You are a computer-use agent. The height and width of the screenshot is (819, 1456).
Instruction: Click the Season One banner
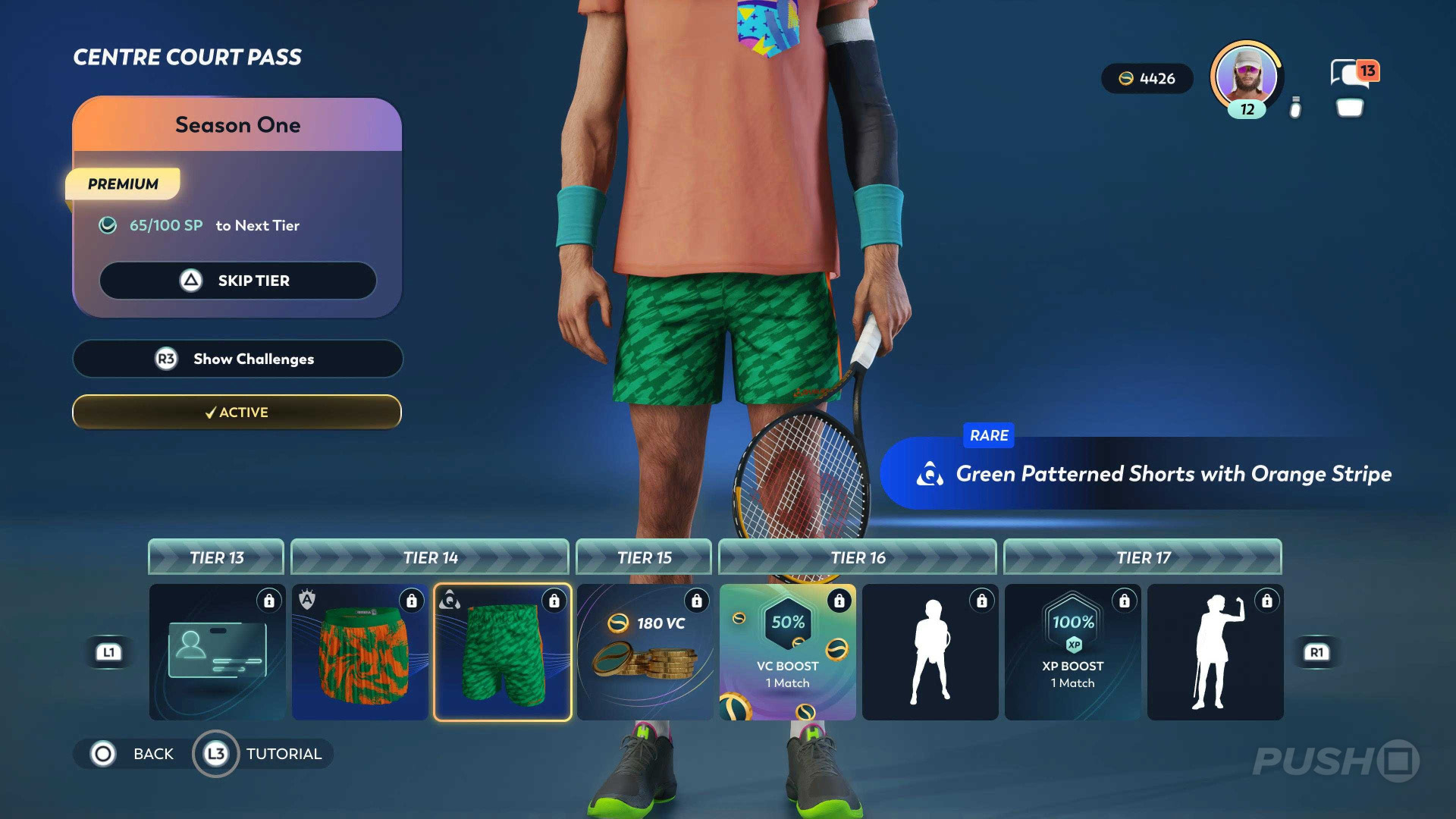pyautogui.click(x=237, y=125)
